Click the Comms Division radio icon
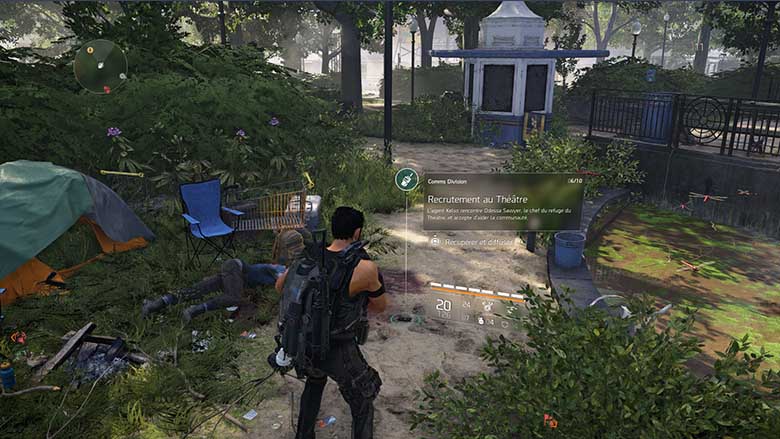This screenshot has width=780, height=439. click(x=407, y=180)
